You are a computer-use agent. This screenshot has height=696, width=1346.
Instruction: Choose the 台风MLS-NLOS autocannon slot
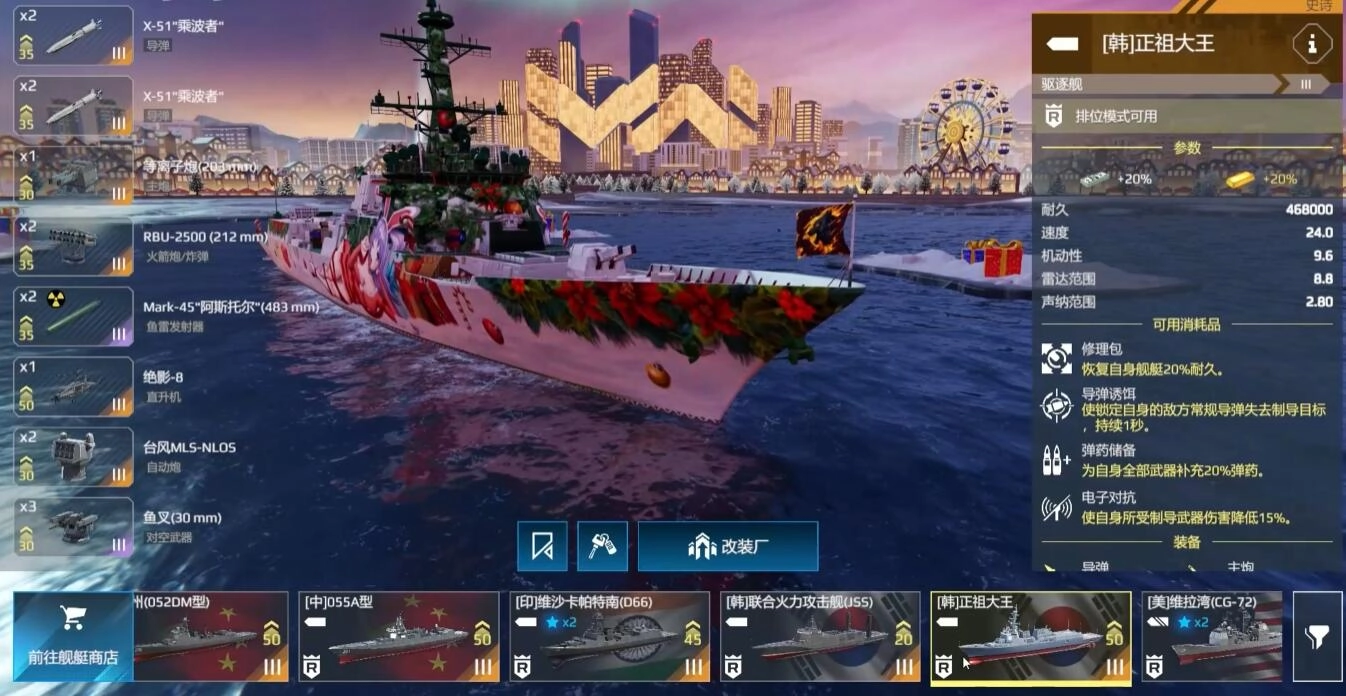point(73,456)
